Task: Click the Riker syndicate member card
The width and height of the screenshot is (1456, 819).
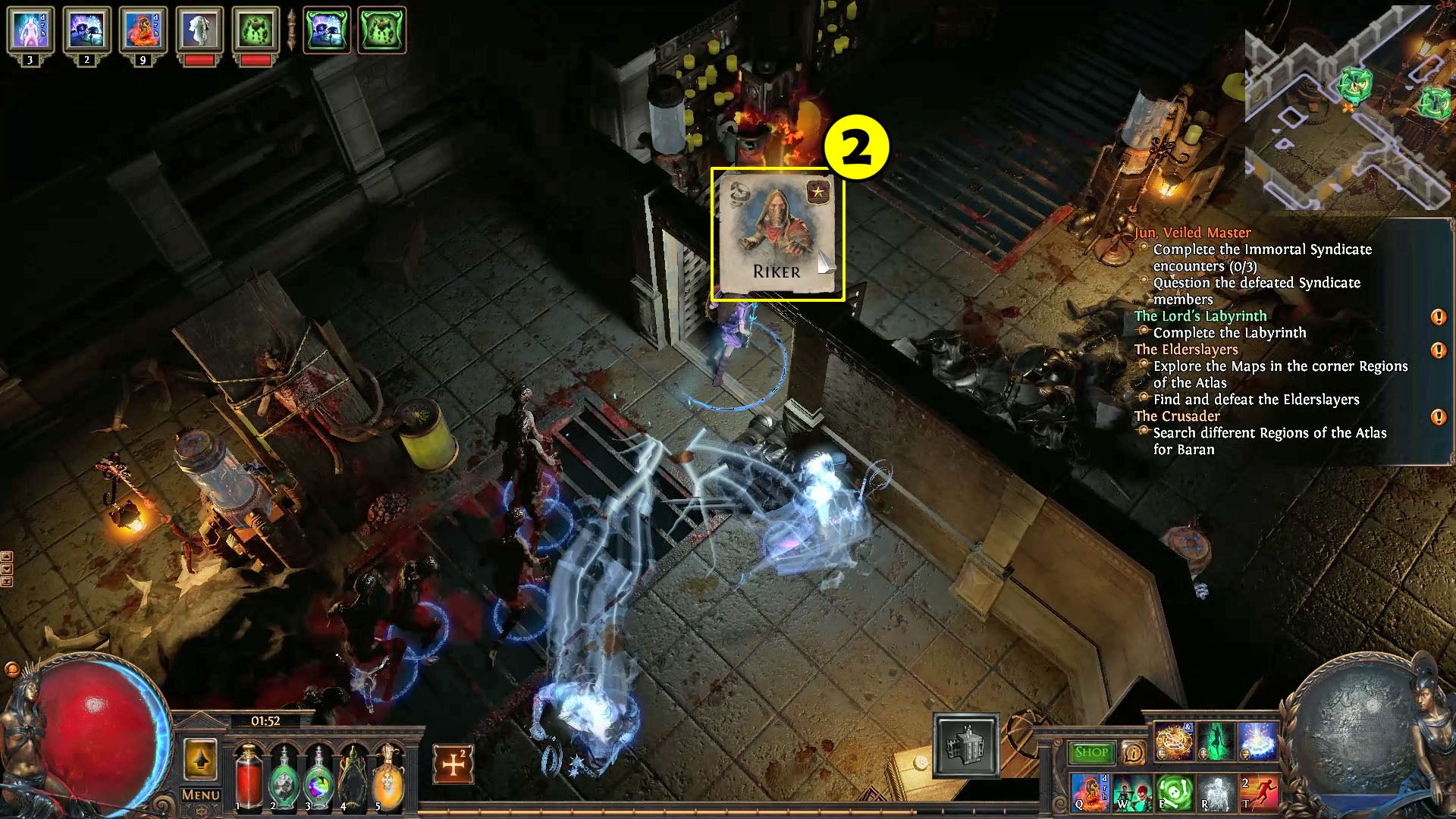Action: click(777, 235)
